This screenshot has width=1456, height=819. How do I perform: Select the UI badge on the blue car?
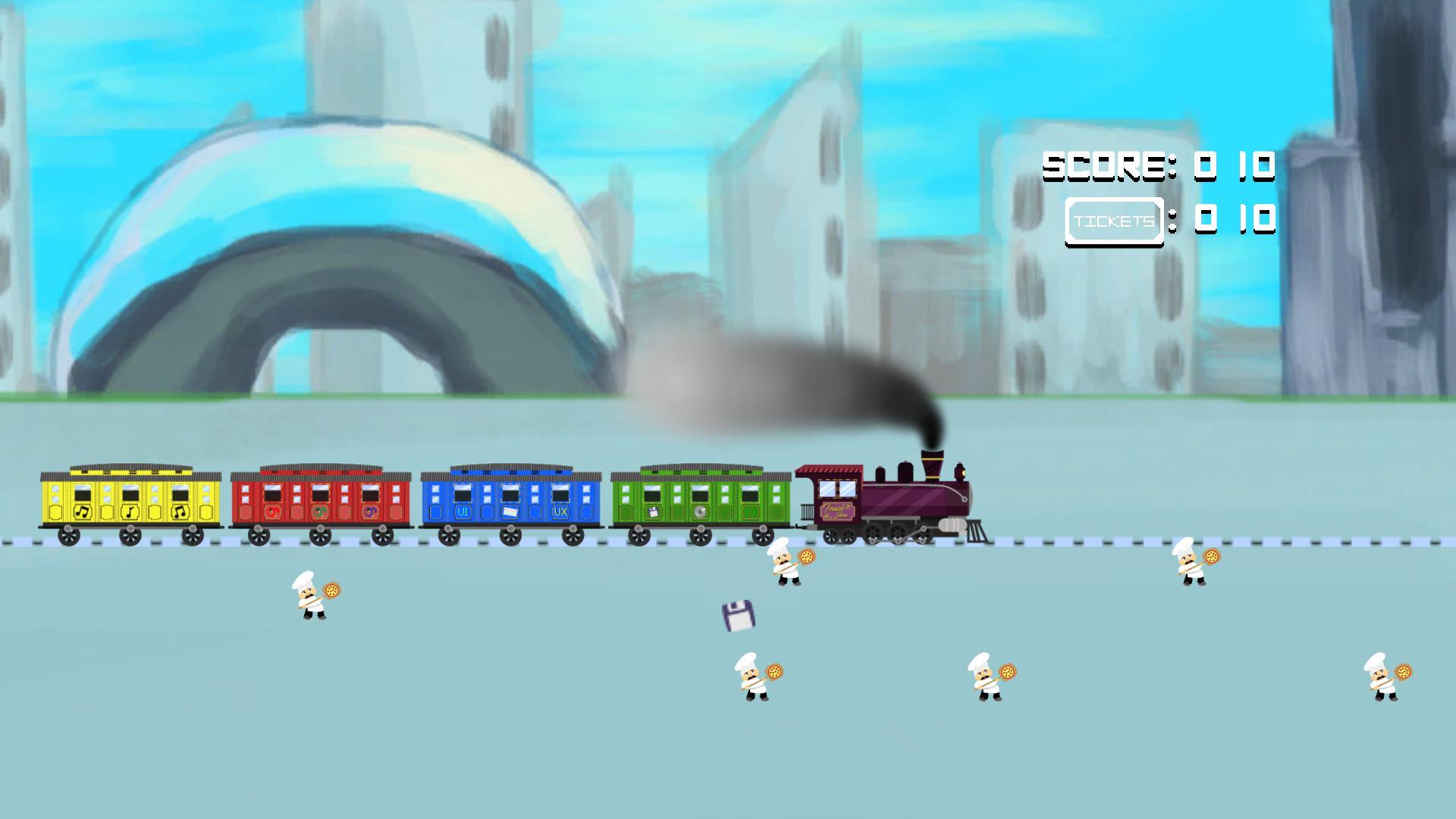click(462, 513)
